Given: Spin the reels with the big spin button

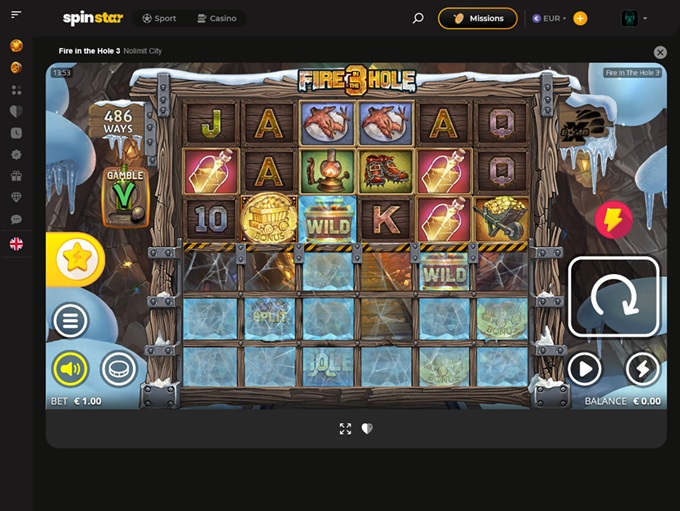Looking at the screenshot, I should point(614,297).
